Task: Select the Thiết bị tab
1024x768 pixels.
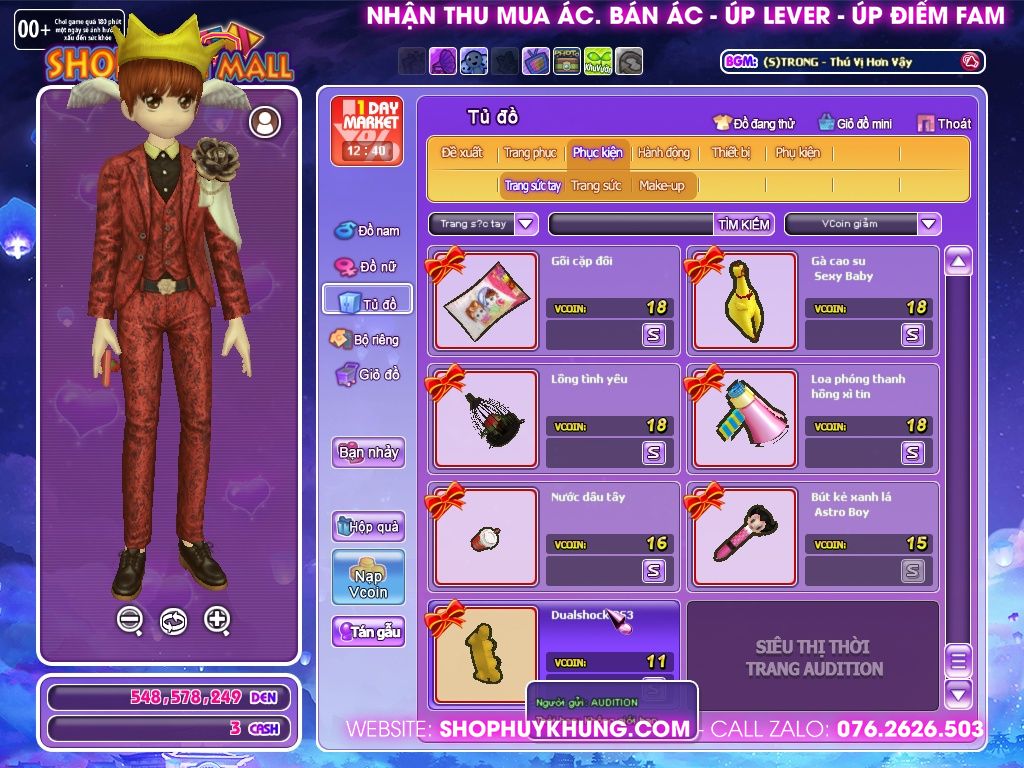Action: click(x=730, y=153)
